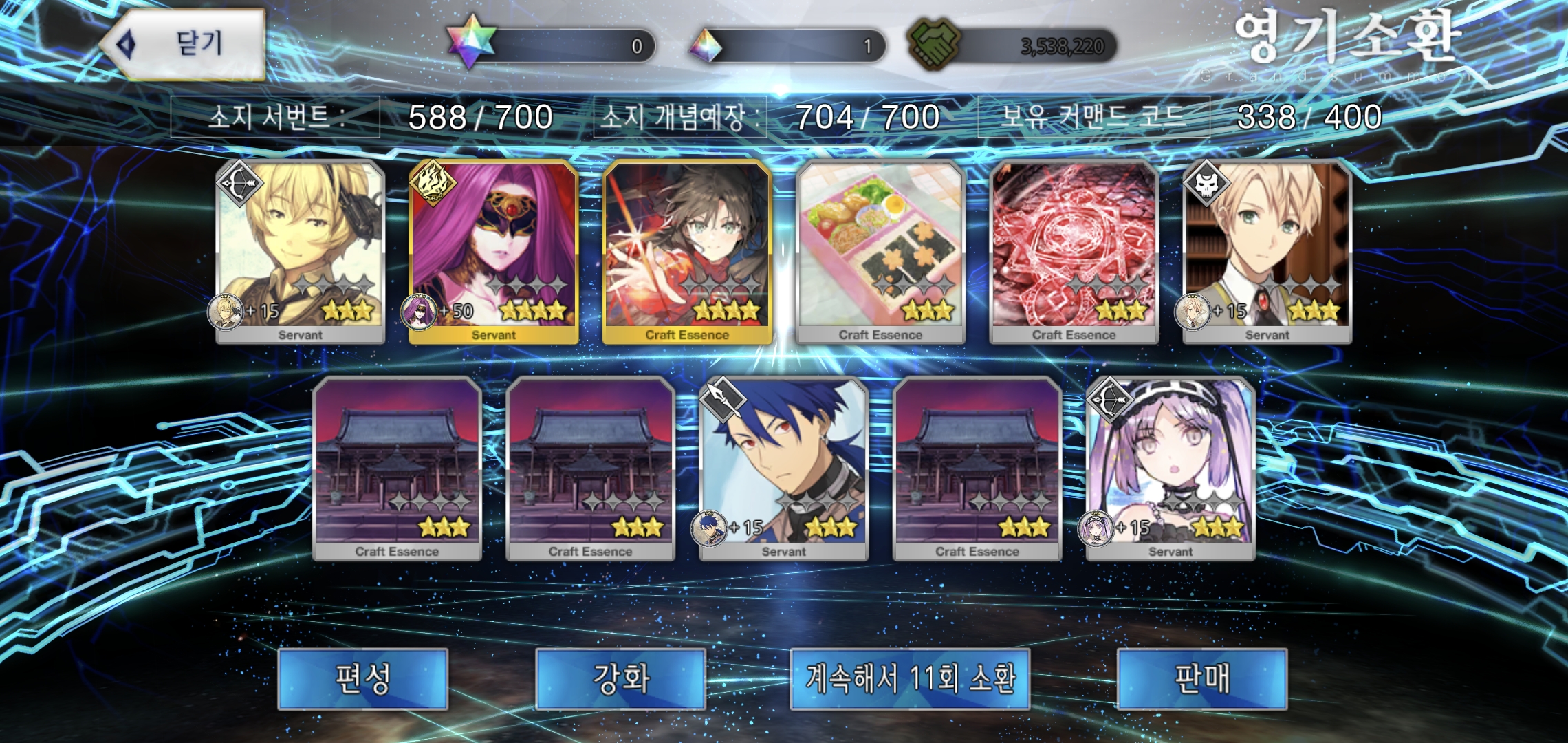The width and height of the screenshot is (1568, 743).
Task: Select the blue-haired servant card
Action: click(x=783, y=468)
